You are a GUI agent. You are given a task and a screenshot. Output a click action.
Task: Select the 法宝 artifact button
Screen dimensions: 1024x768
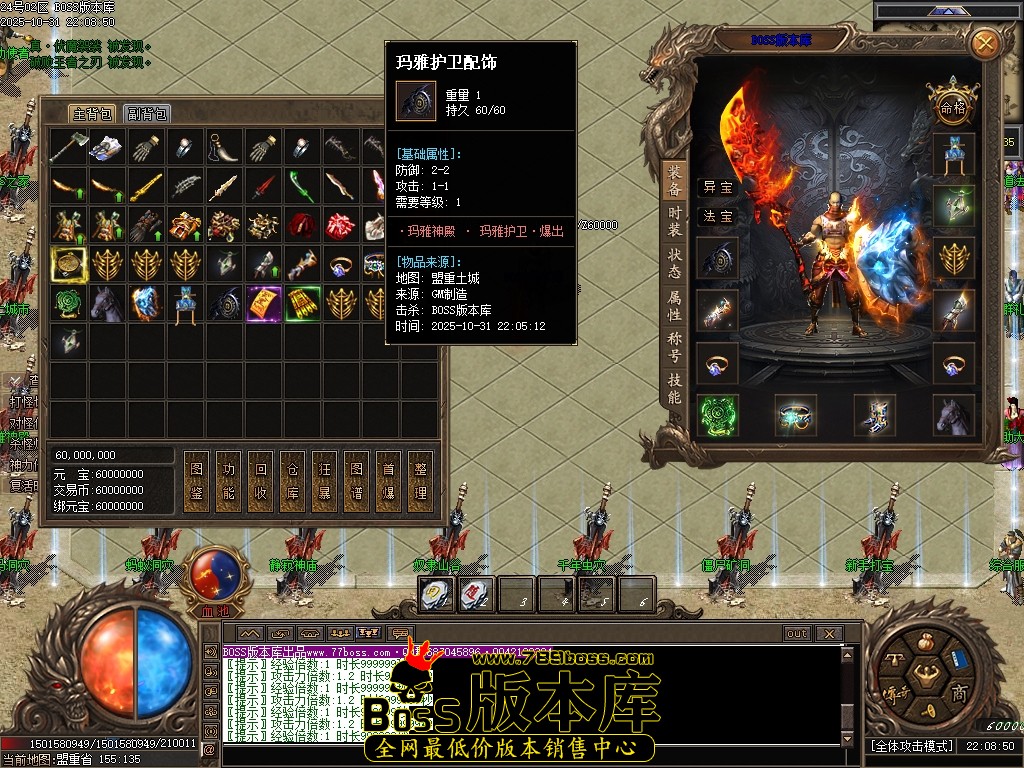[x=717, y=216]
